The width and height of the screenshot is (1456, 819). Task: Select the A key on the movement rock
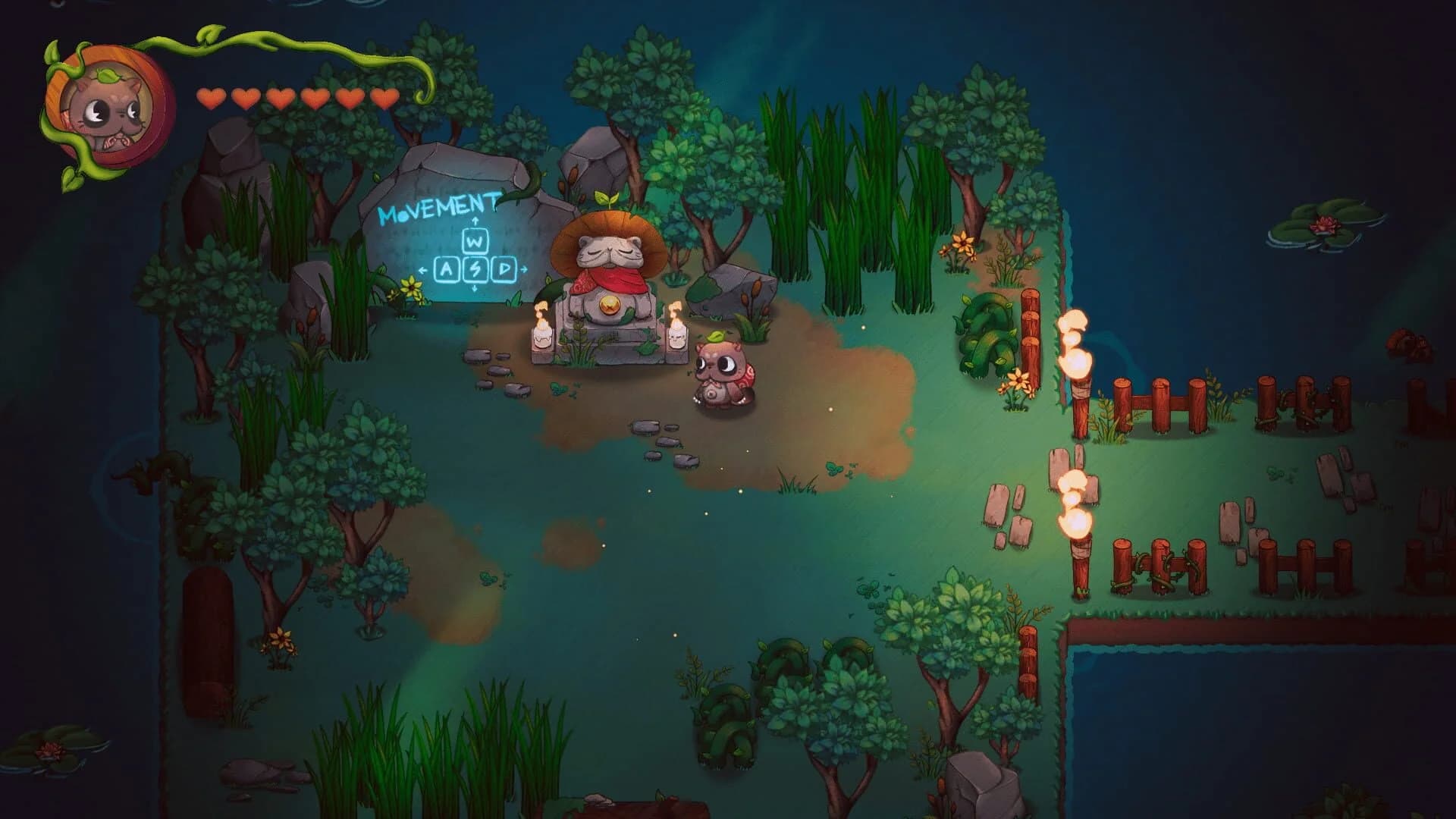tap(447, 269)
